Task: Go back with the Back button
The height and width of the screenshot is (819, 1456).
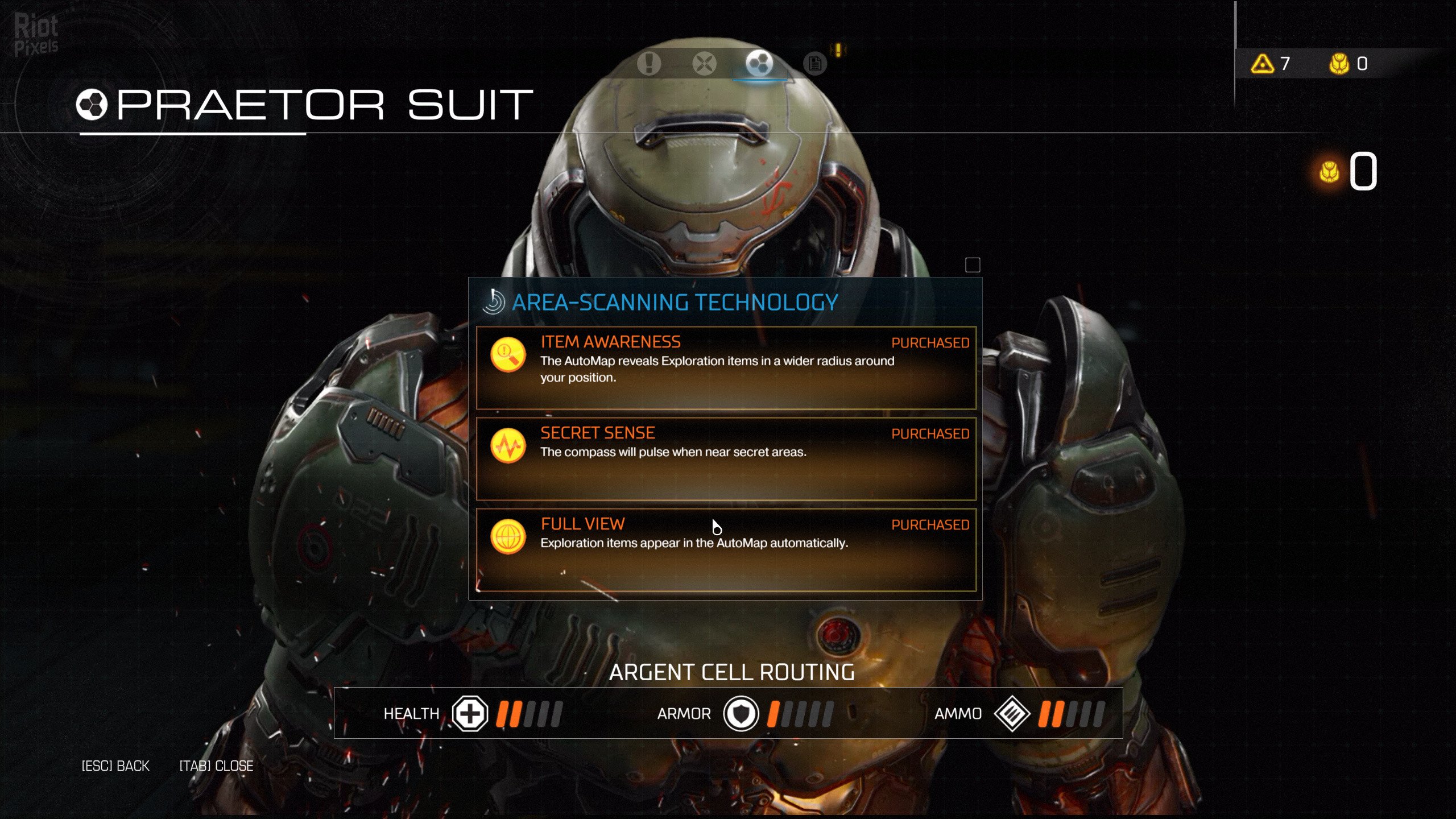Action: (x=115, y=766)
